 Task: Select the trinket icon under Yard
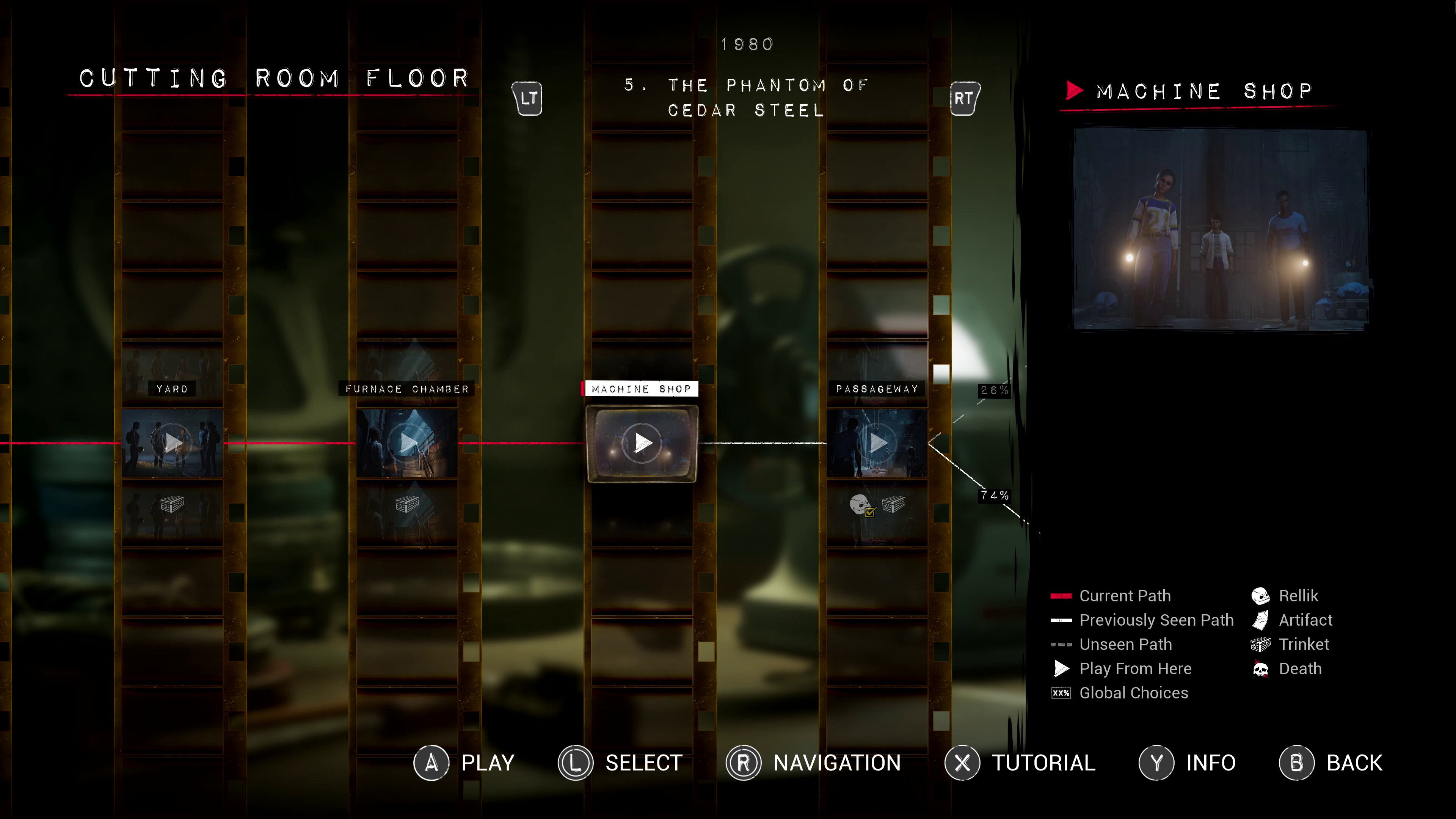click(x=172, y=503)
